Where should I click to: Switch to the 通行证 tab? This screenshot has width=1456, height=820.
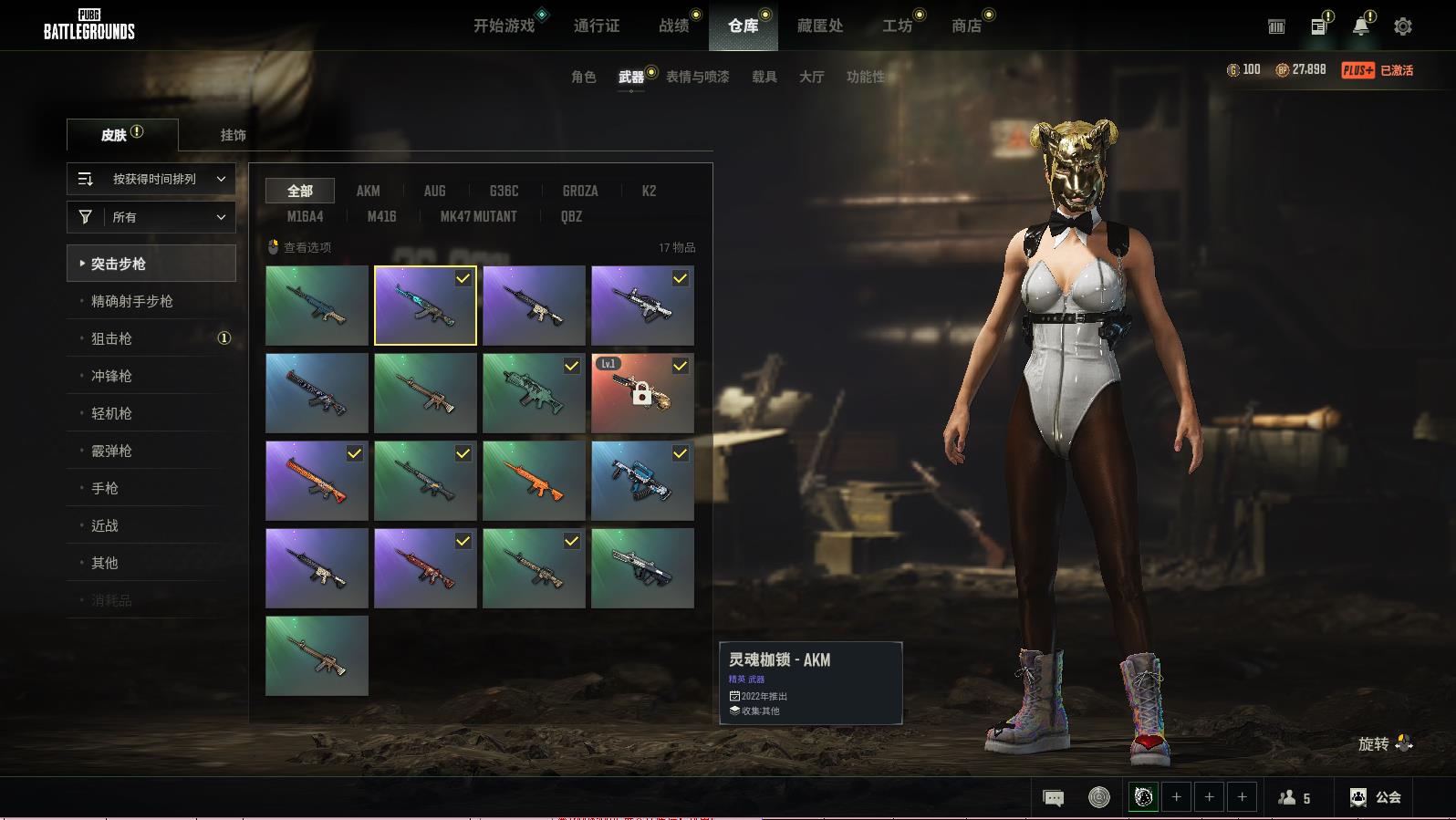597,26
